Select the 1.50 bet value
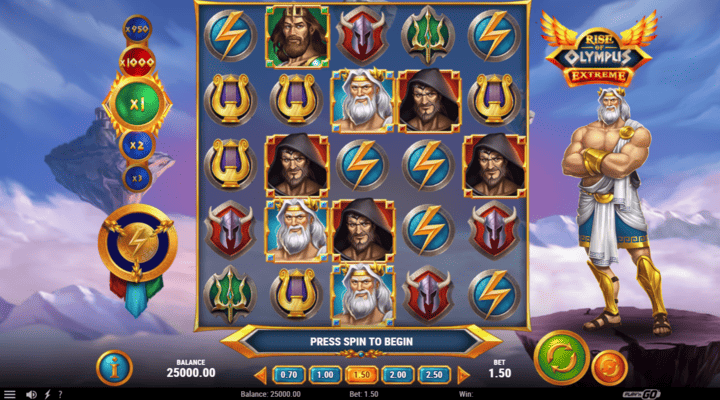720x400 pixels. click(360, 375)
